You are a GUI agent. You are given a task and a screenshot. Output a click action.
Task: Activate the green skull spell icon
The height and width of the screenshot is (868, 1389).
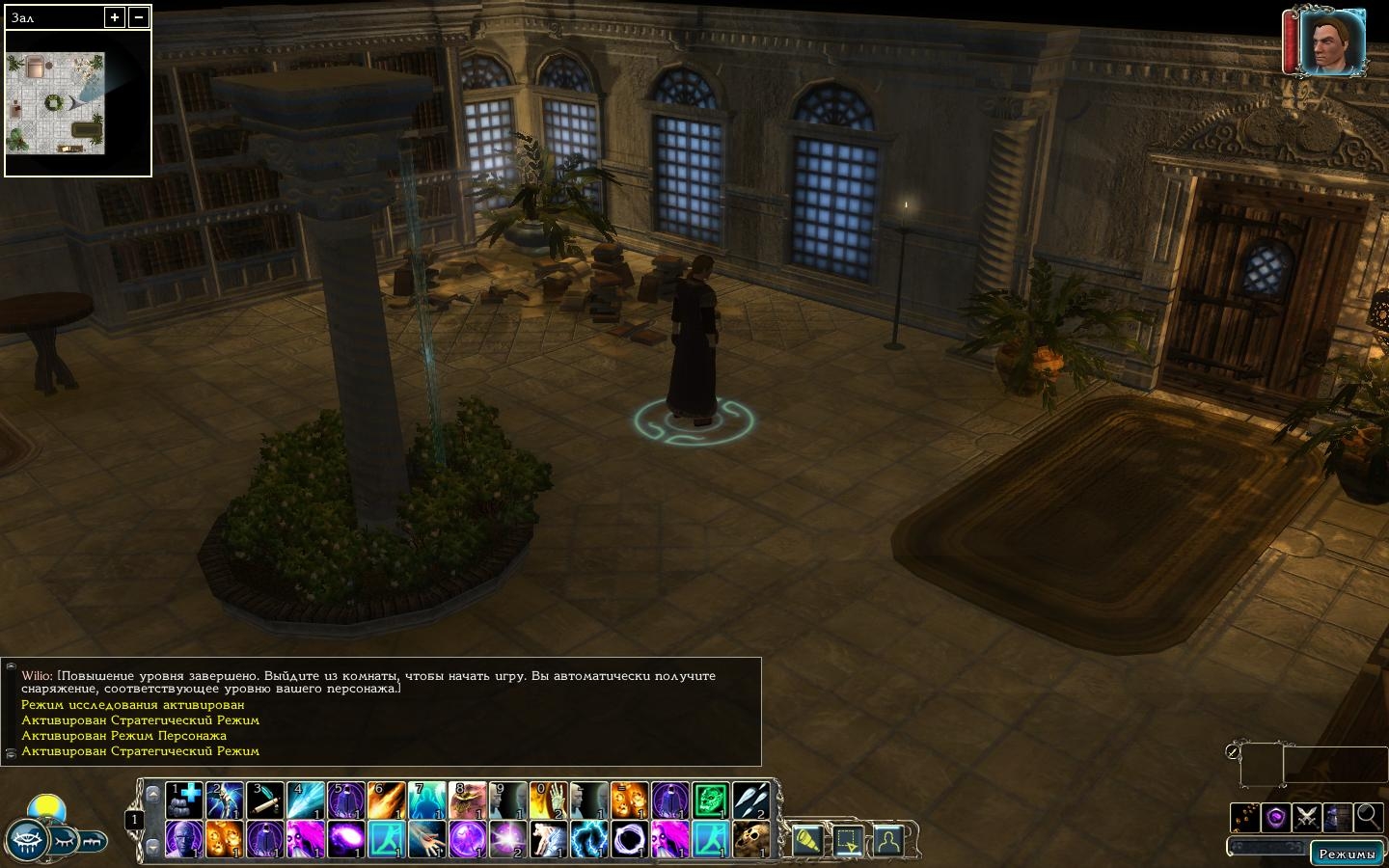tap(711, 800)
